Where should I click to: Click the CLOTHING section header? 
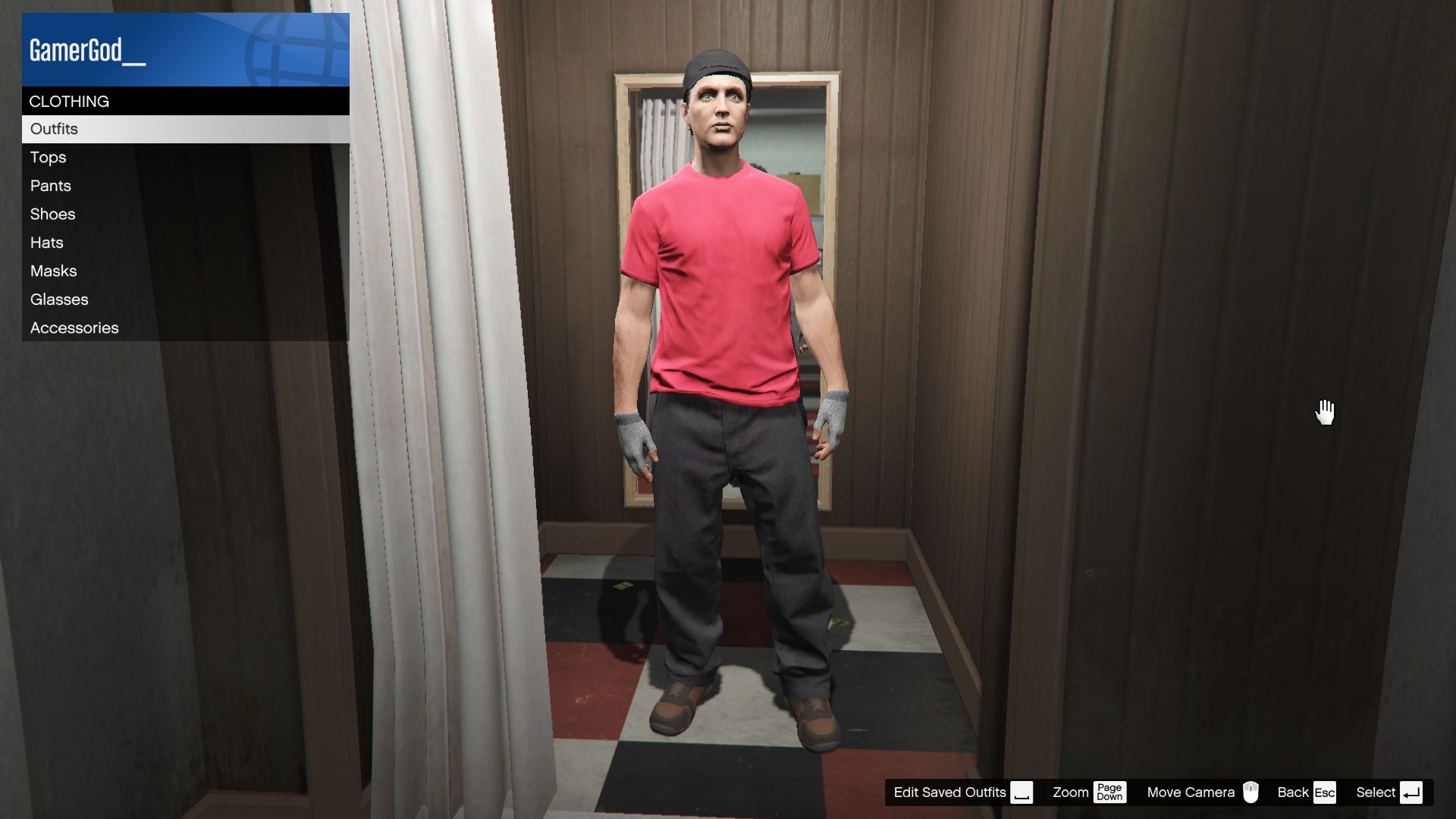(68, 101)
